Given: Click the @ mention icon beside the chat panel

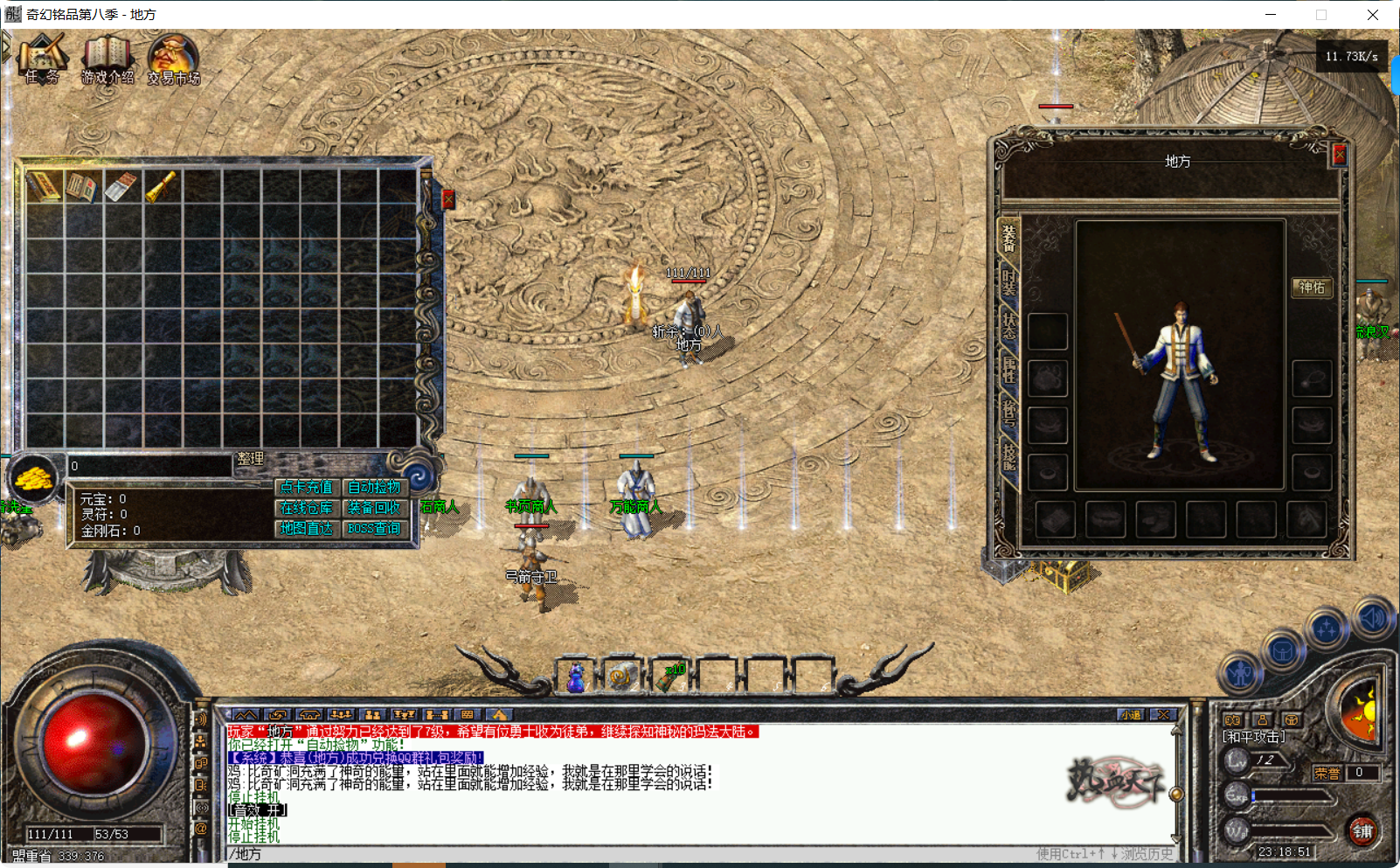Looking at the screenshot, I should [x=203, y=829].
